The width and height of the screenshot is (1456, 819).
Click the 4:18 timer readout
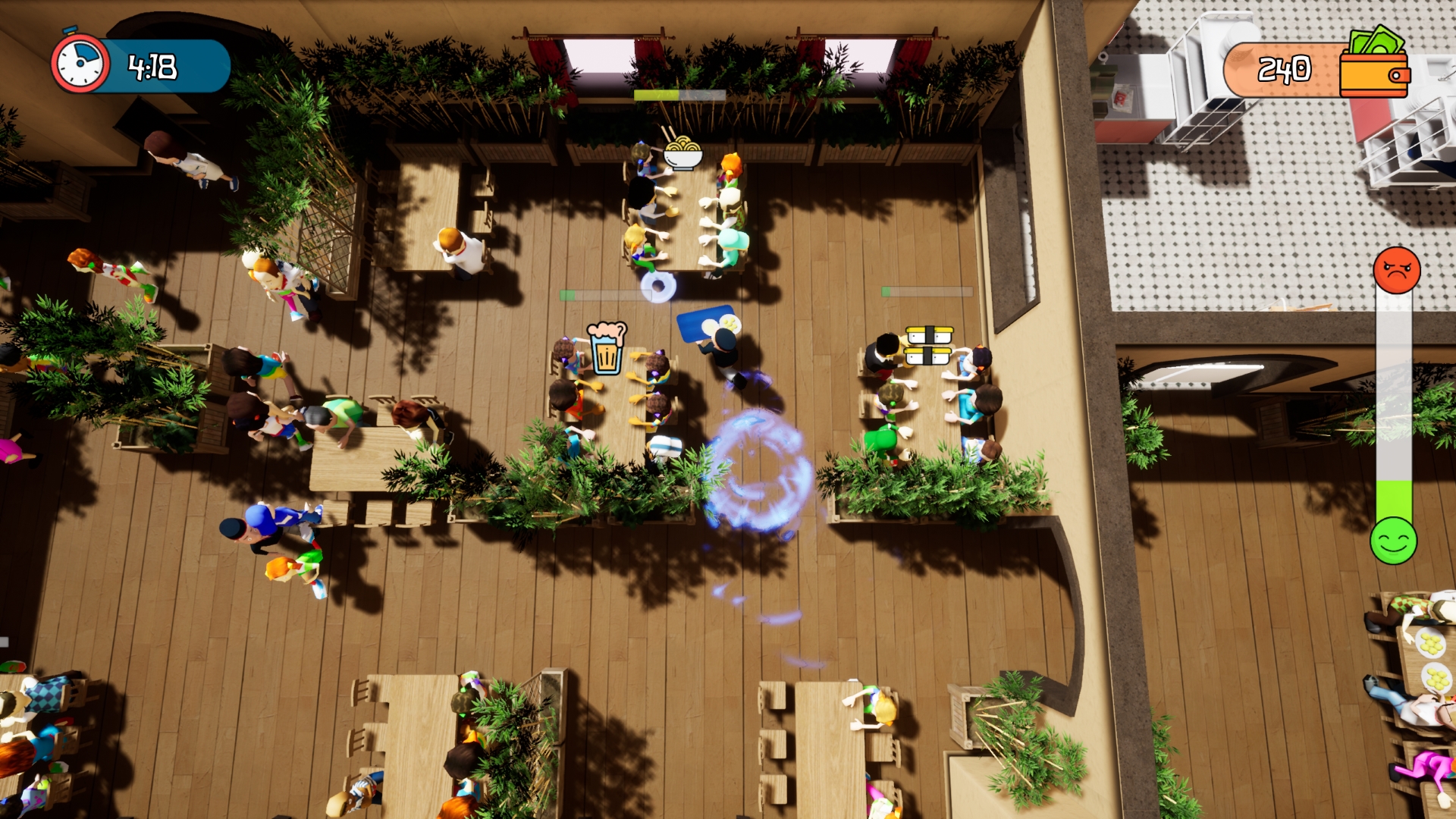point(152,66)
